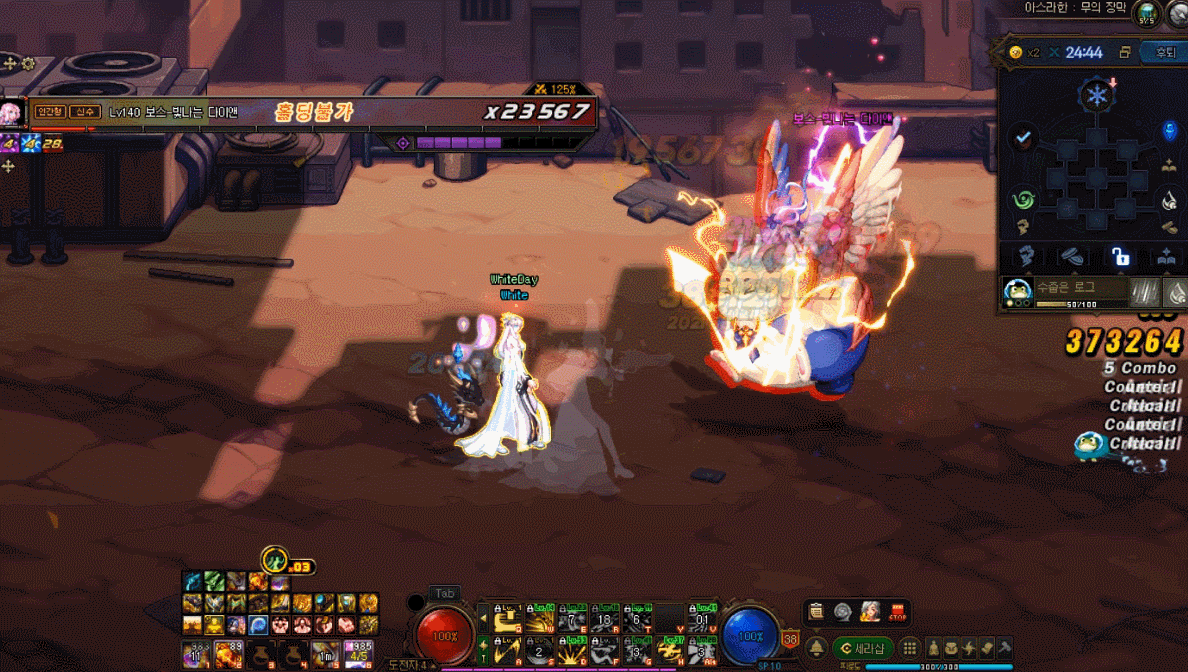Click the character portrait icon beside REC
This screenshot has width=1188, height=672.
(870, 612)
